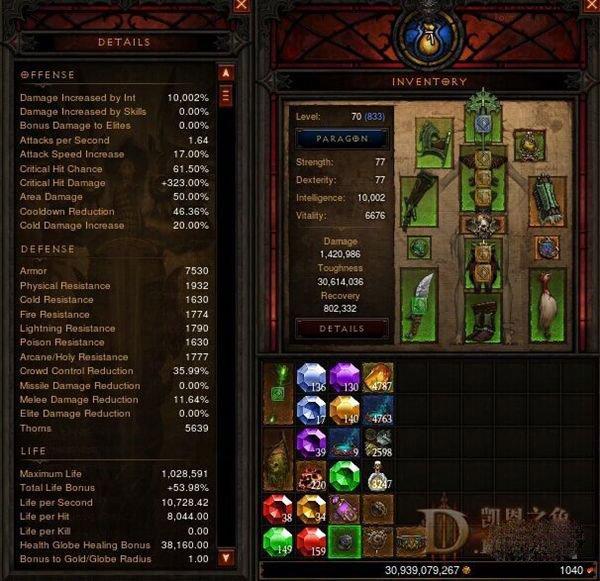Select the equipped boots slot
Image resolution: width=600 pixels, height=581 pixels.
pos(482,320)
